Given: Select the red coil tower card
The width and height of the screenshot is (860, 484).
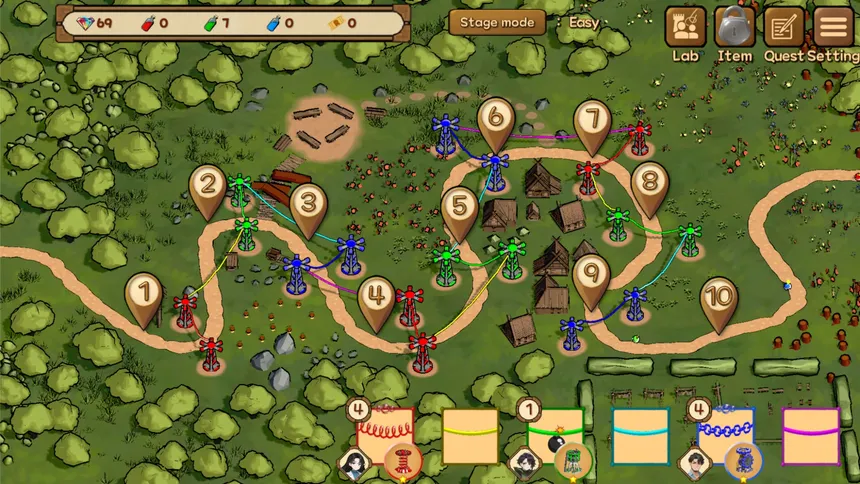Looking at the screenshot, I should click(x=385, y=435).
